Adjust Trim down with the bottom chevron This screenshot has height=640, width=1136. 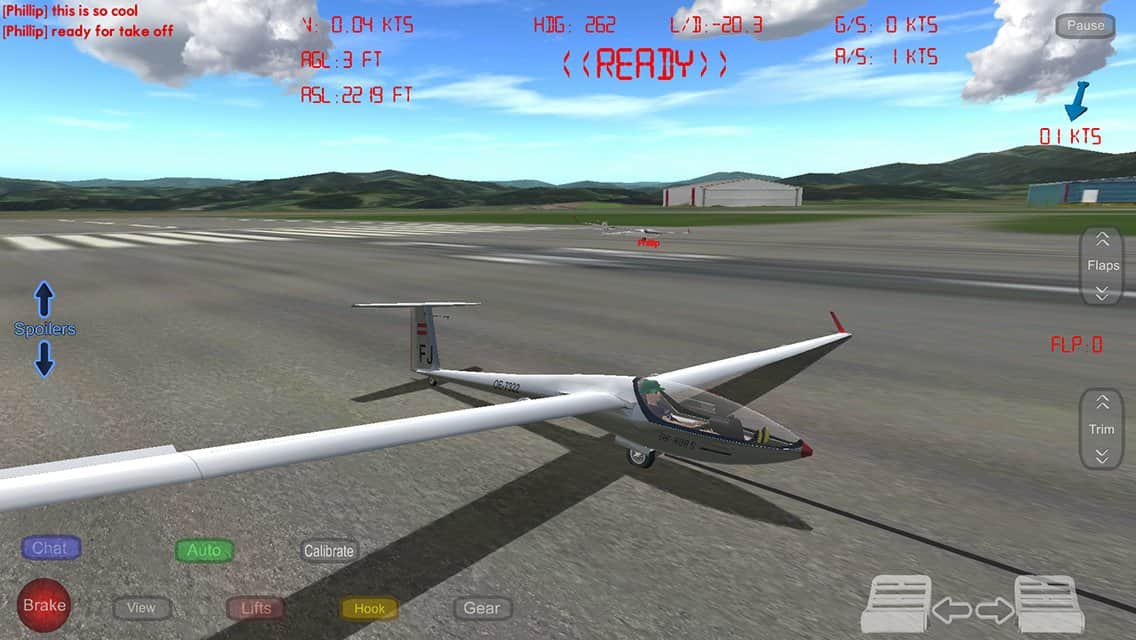point(1102,456)
